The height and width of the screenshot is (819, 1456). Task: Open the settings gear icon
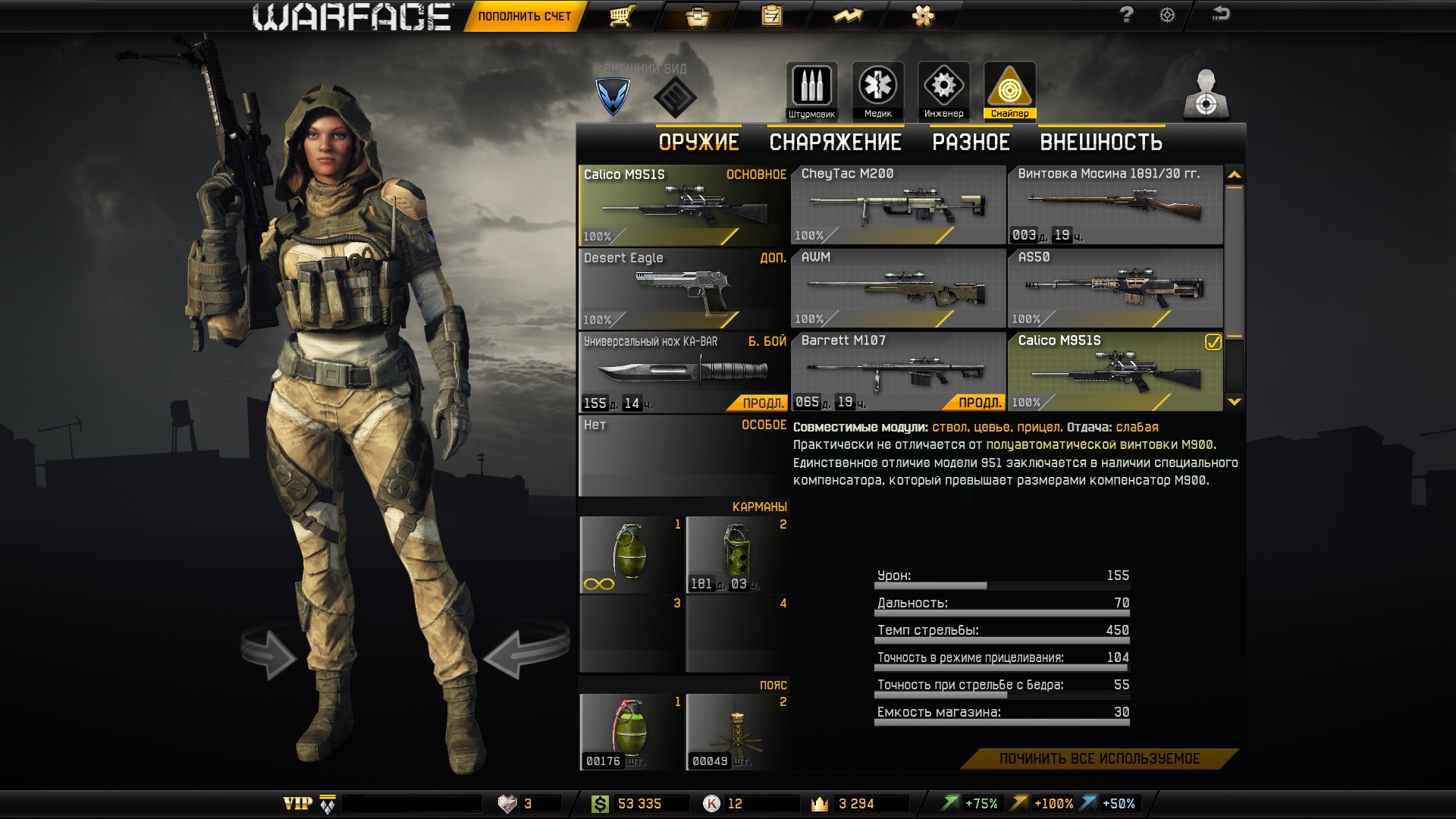pos(1167,15)
